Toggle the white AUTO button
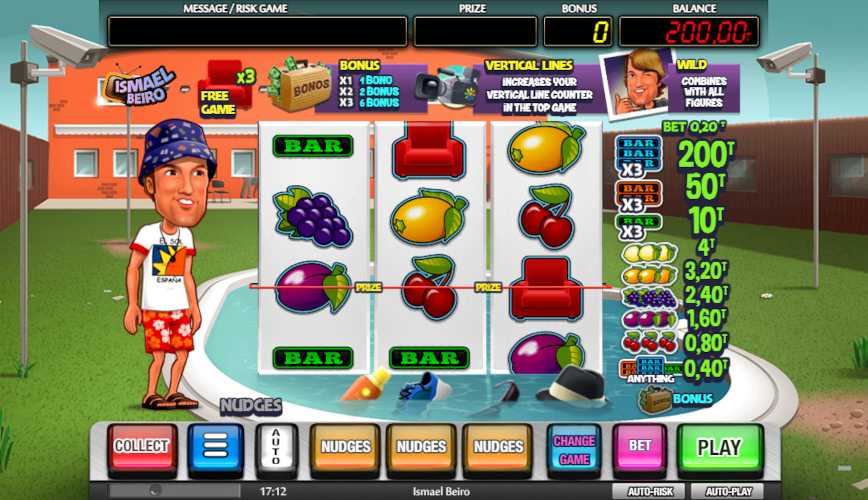 (x=277, y=447)
